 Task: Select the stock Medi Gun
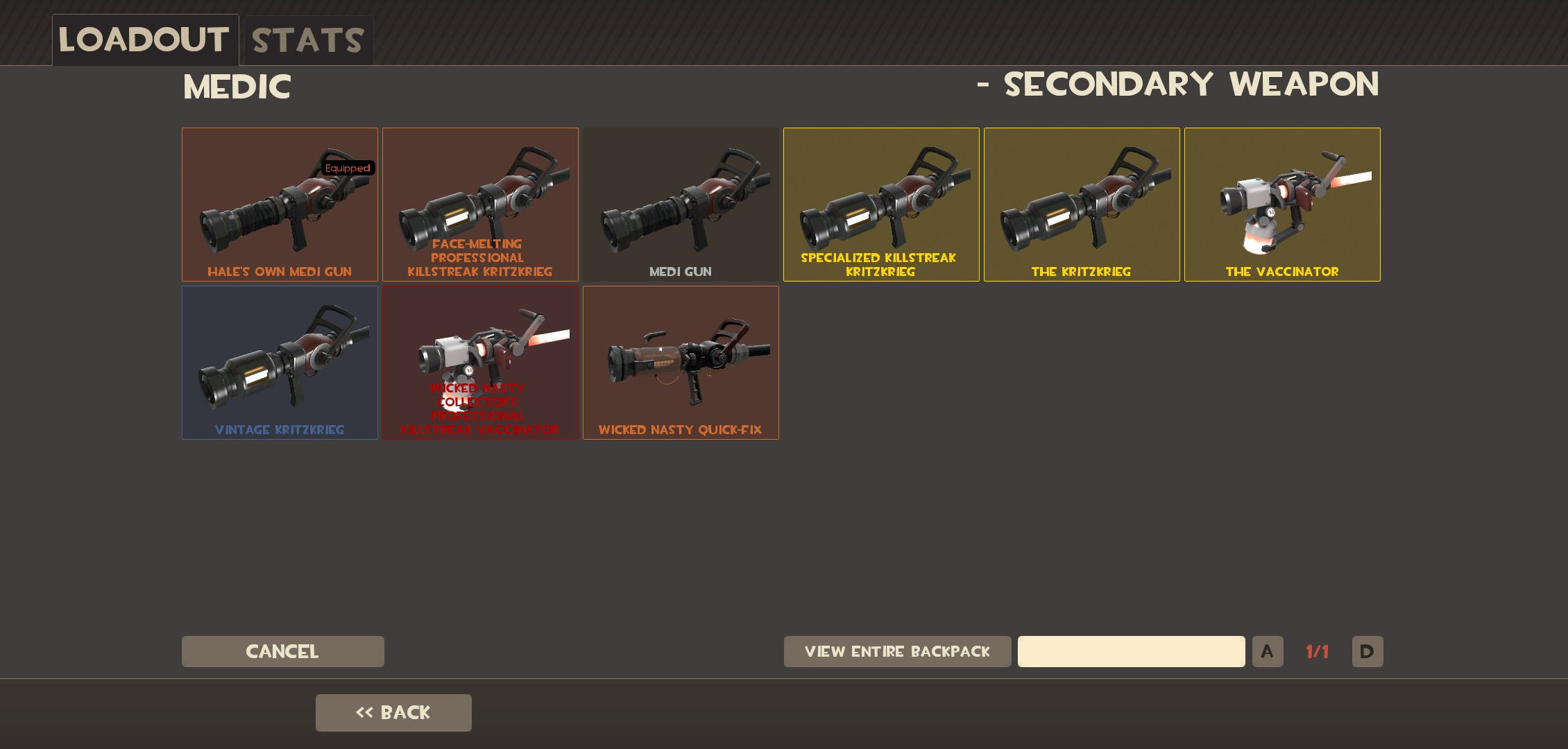[681, 205]
